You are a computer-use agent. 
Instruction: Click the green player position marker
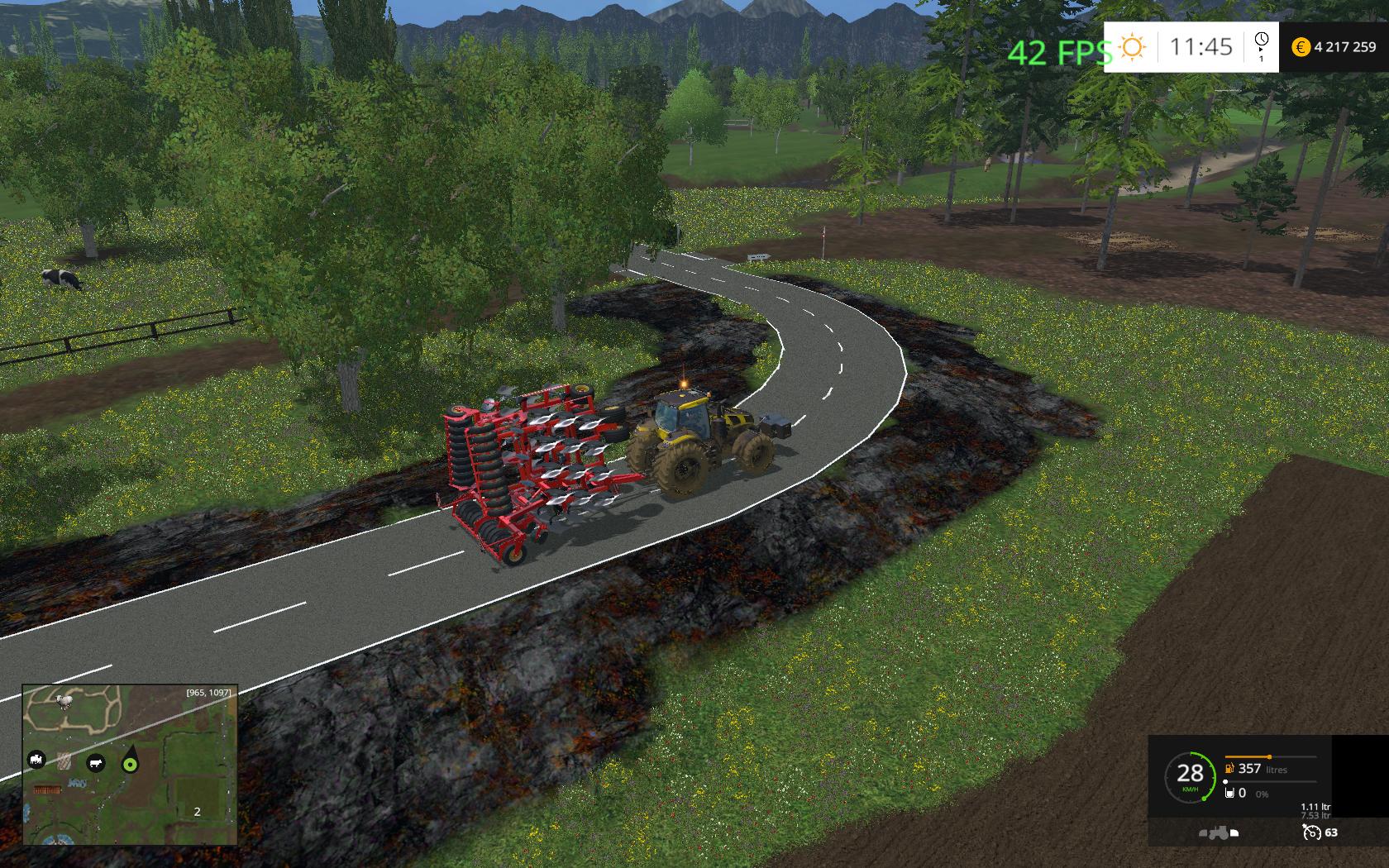[129, 765]
